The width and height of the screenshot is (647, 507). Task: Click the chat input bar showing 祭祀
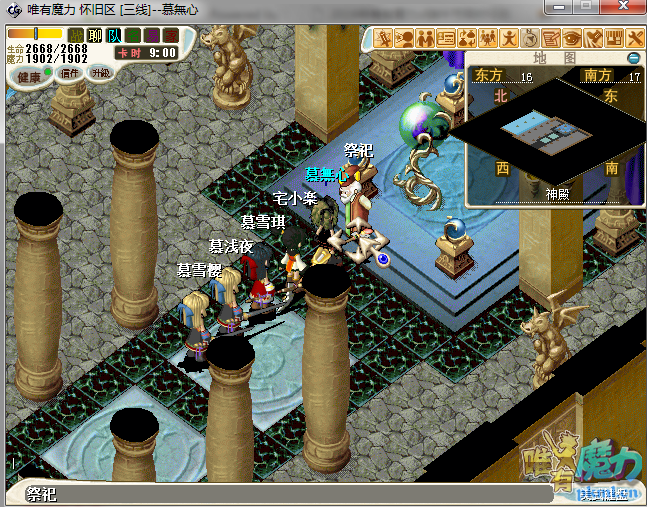click(x=280, y=494)
